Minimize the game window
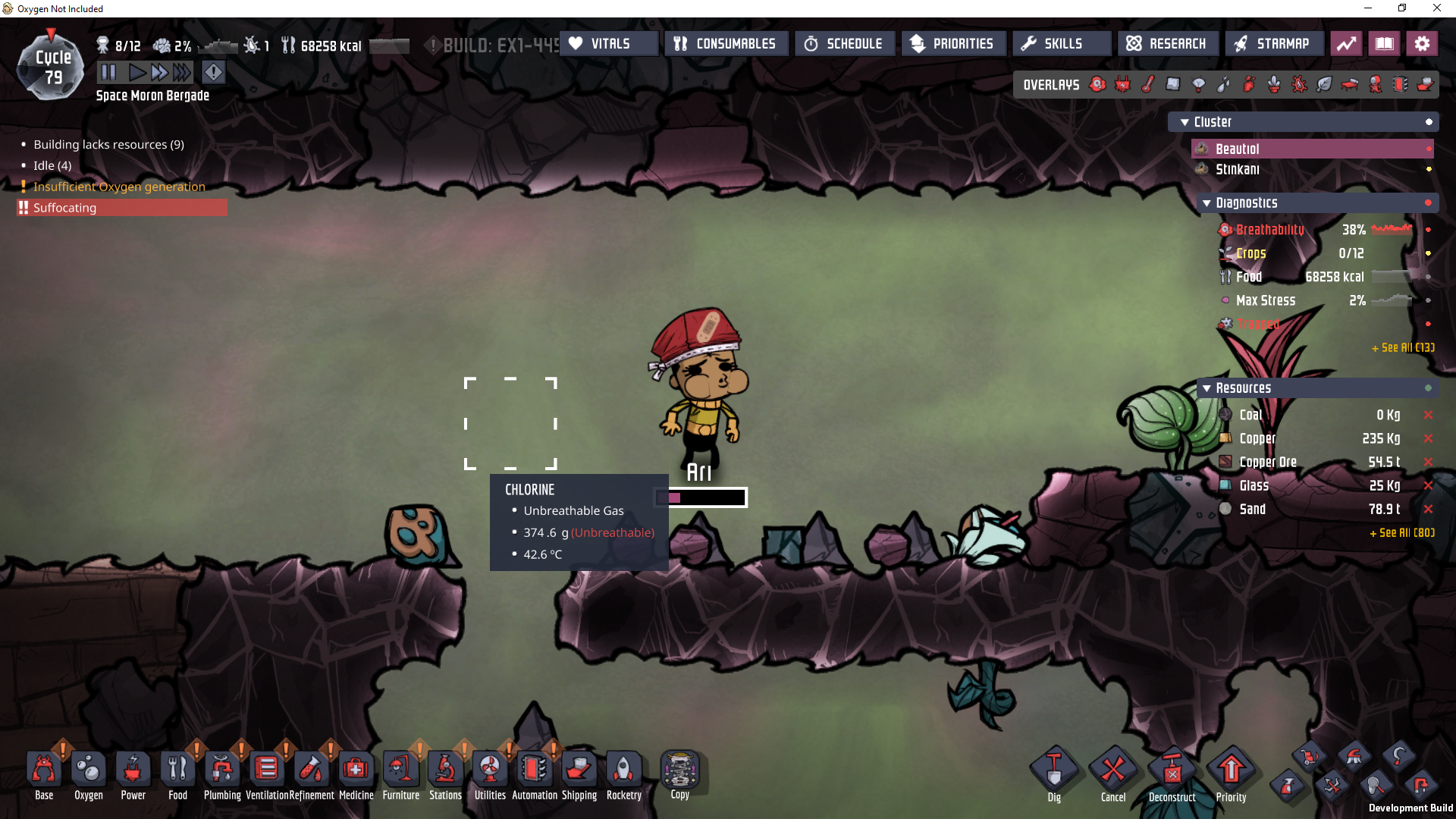This screenshot has width=1456, height=819. 1368,8
